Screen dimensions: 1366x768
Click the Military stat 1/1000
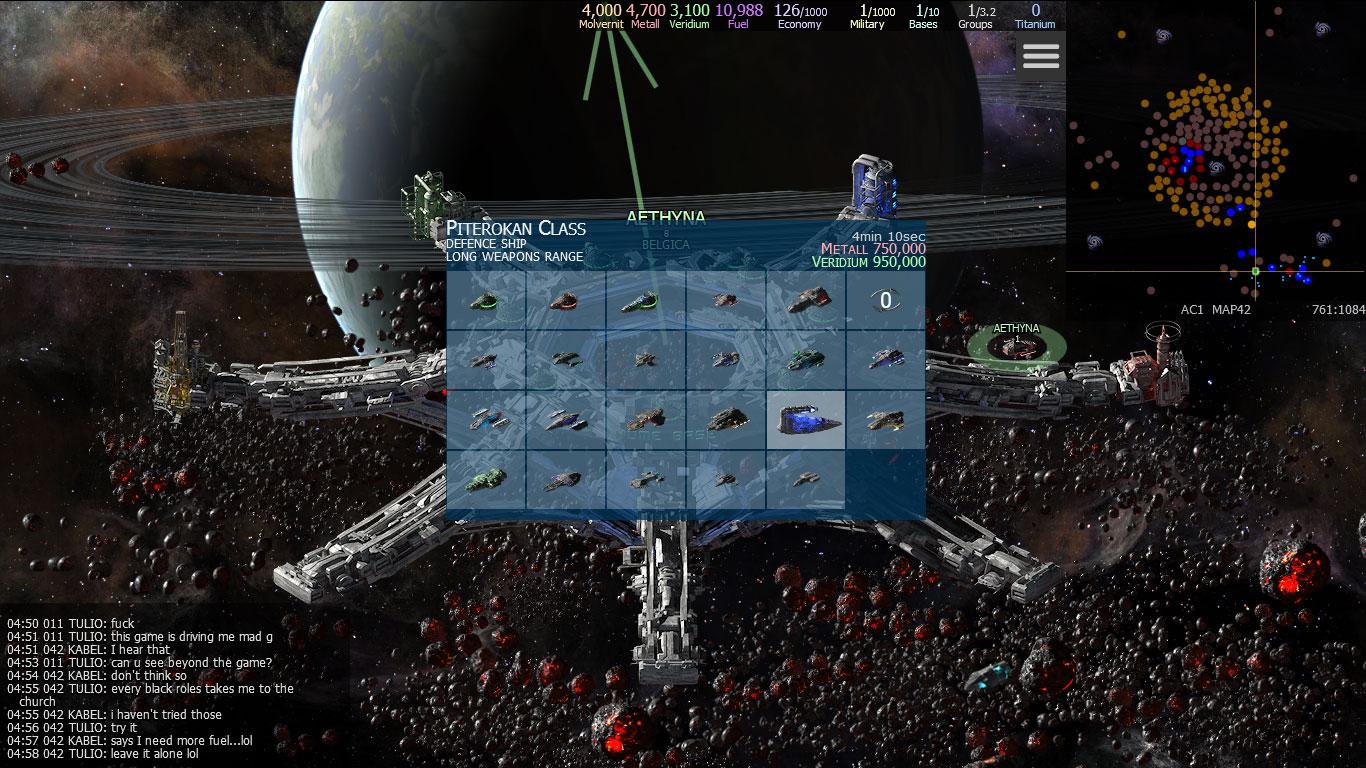(866, 15)
